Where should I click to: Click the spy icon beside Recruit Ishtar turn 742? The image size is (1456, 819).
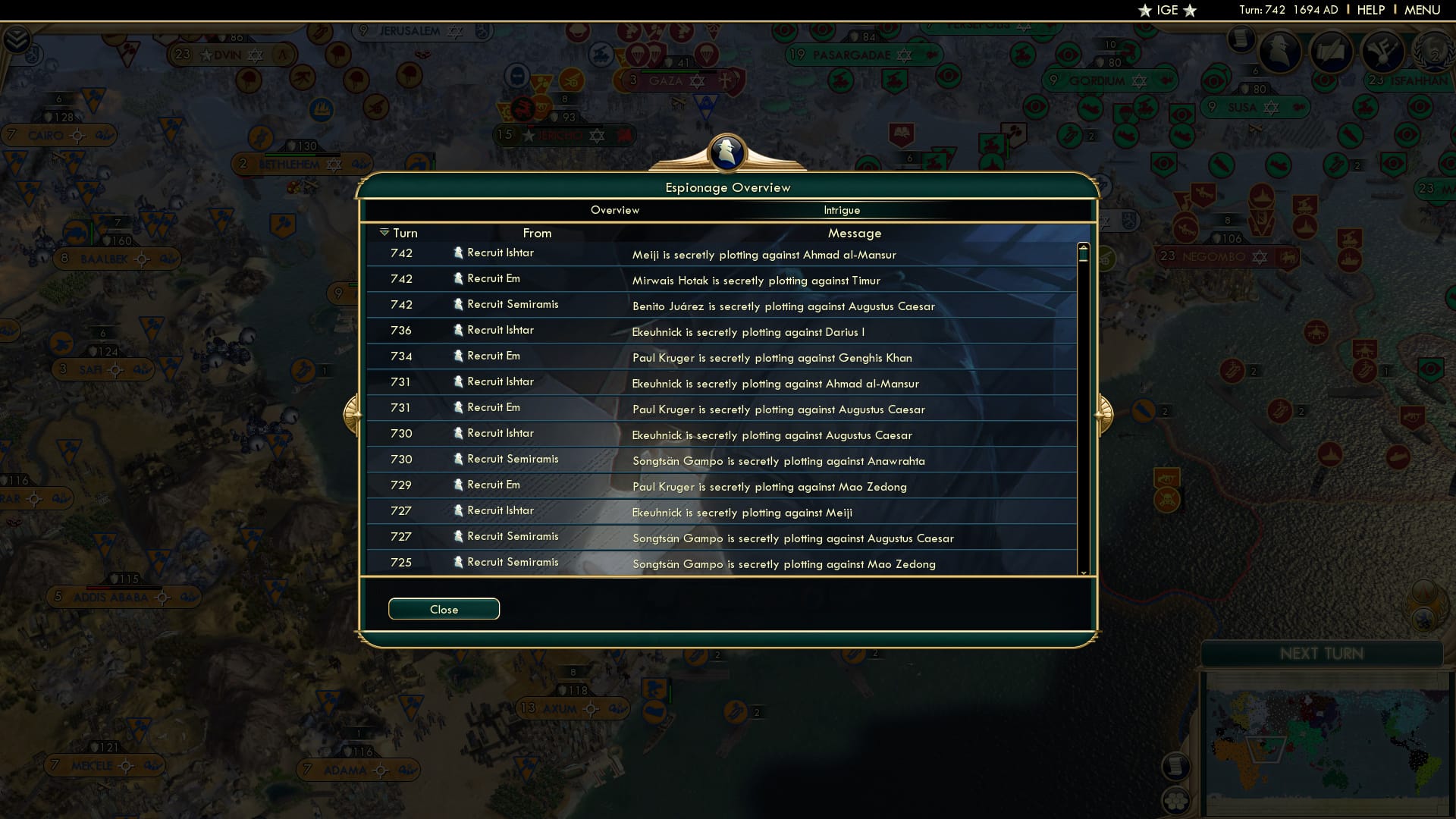click(459, 253)
